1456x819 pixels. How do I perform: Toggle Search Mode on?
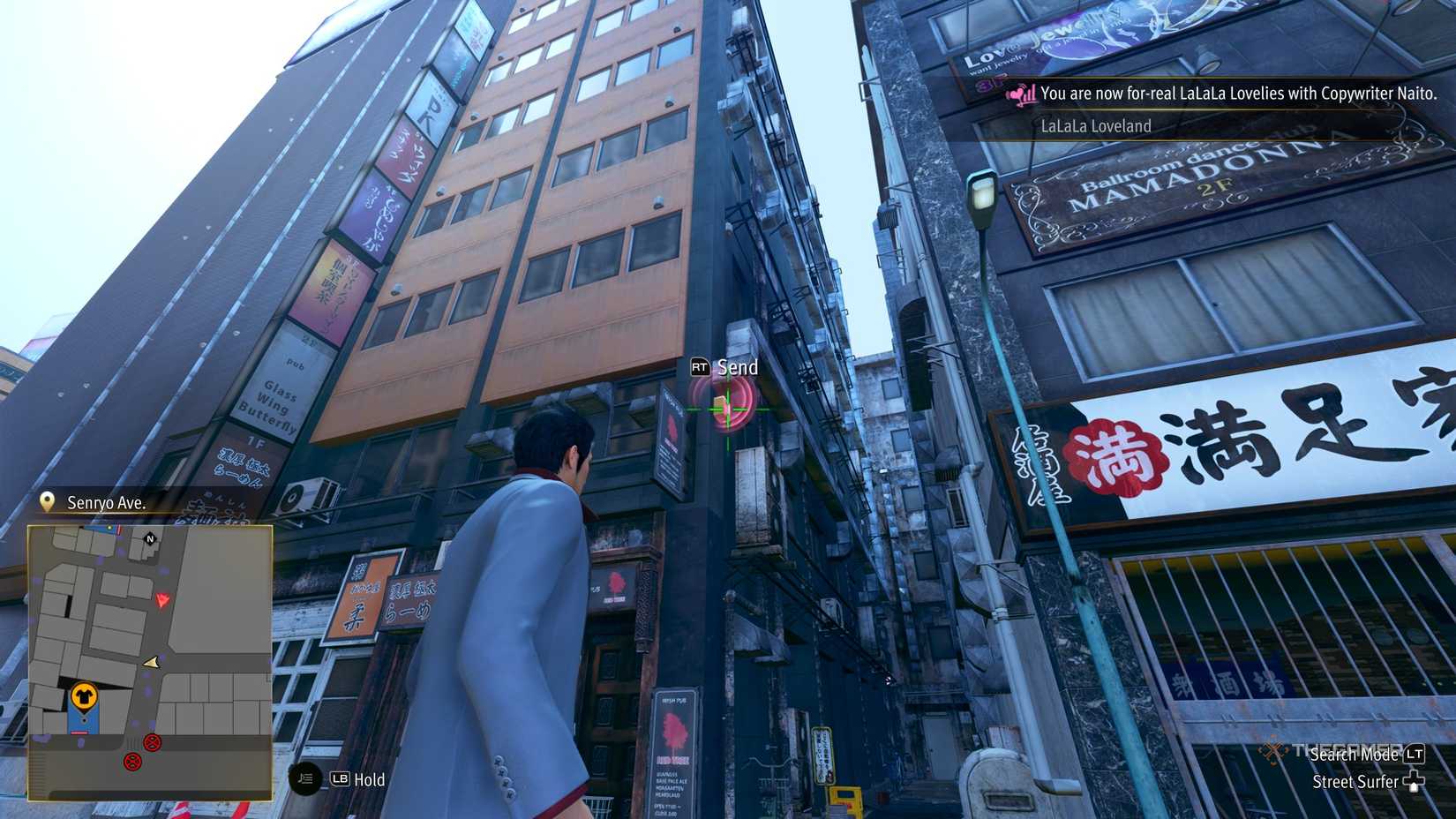pyautogui.click(x=1355, y=755)
